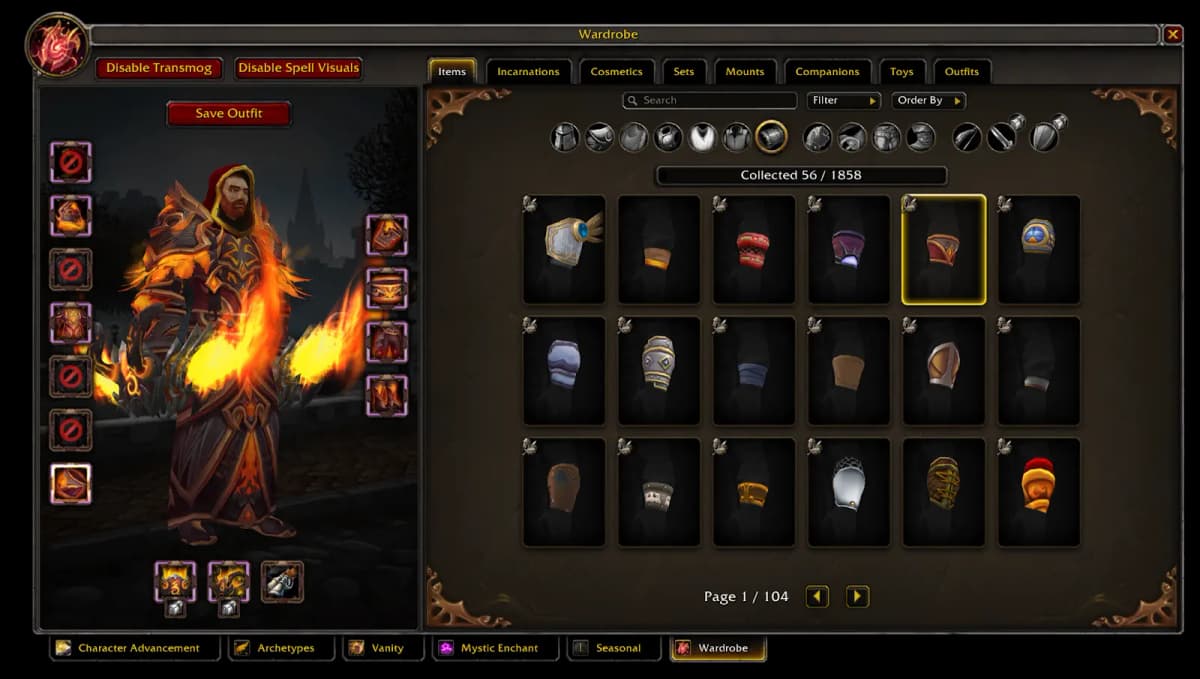
Task: Show the Sets tab
Action: [x=684, y=72]
